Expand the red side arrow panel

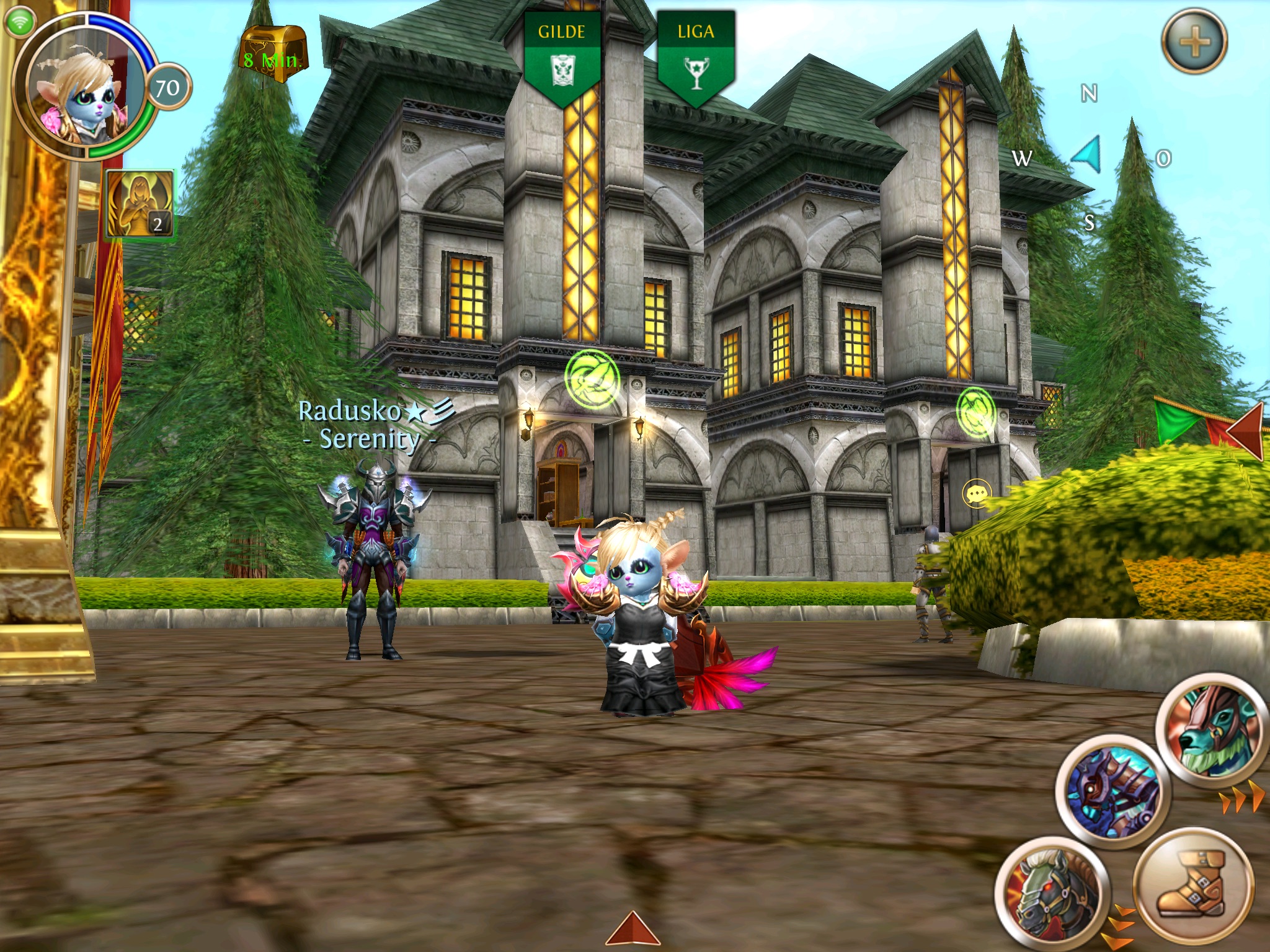pos(1246,429)
